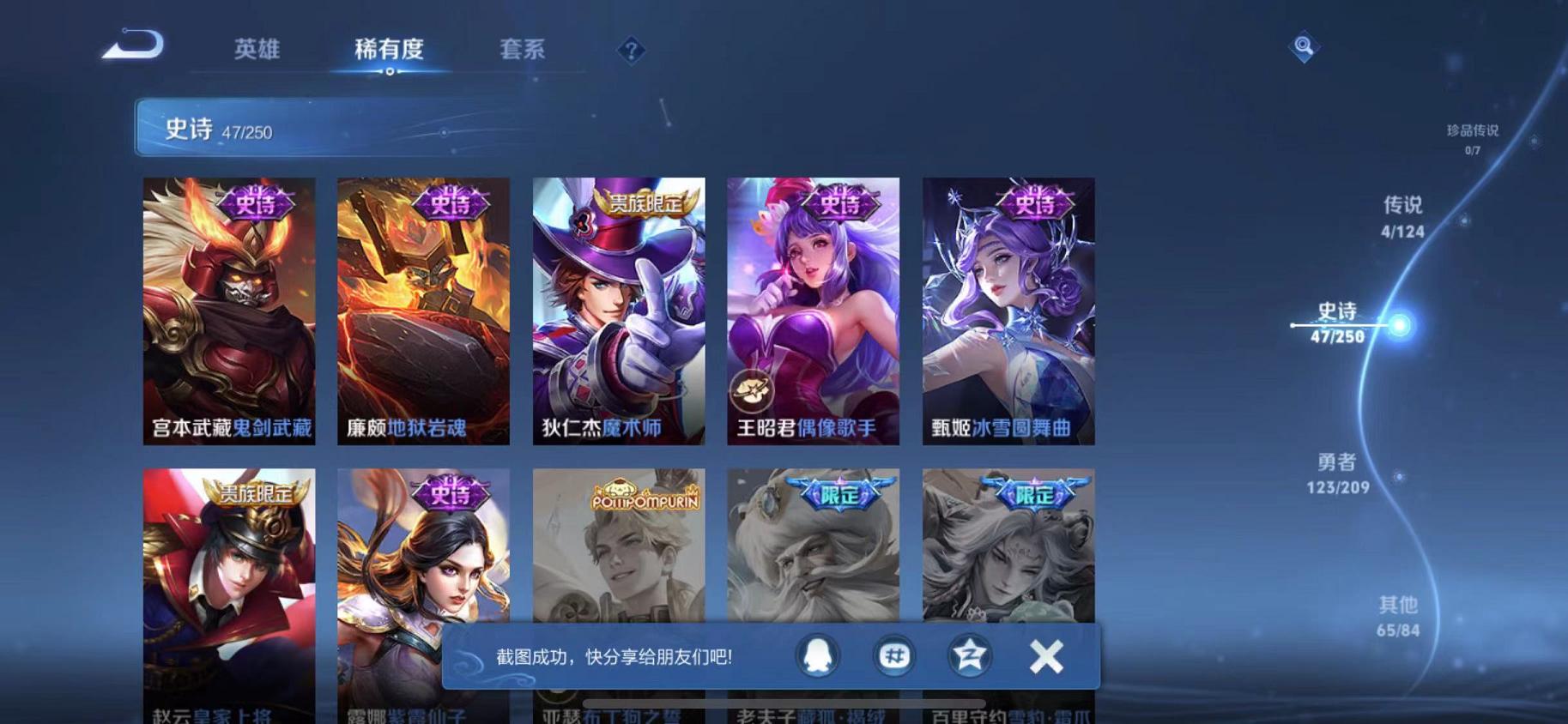The height and width of the screenshot is (724, 1568).
Task: Dismiss the share bar with the X
Action: (x=1048, y=654)
